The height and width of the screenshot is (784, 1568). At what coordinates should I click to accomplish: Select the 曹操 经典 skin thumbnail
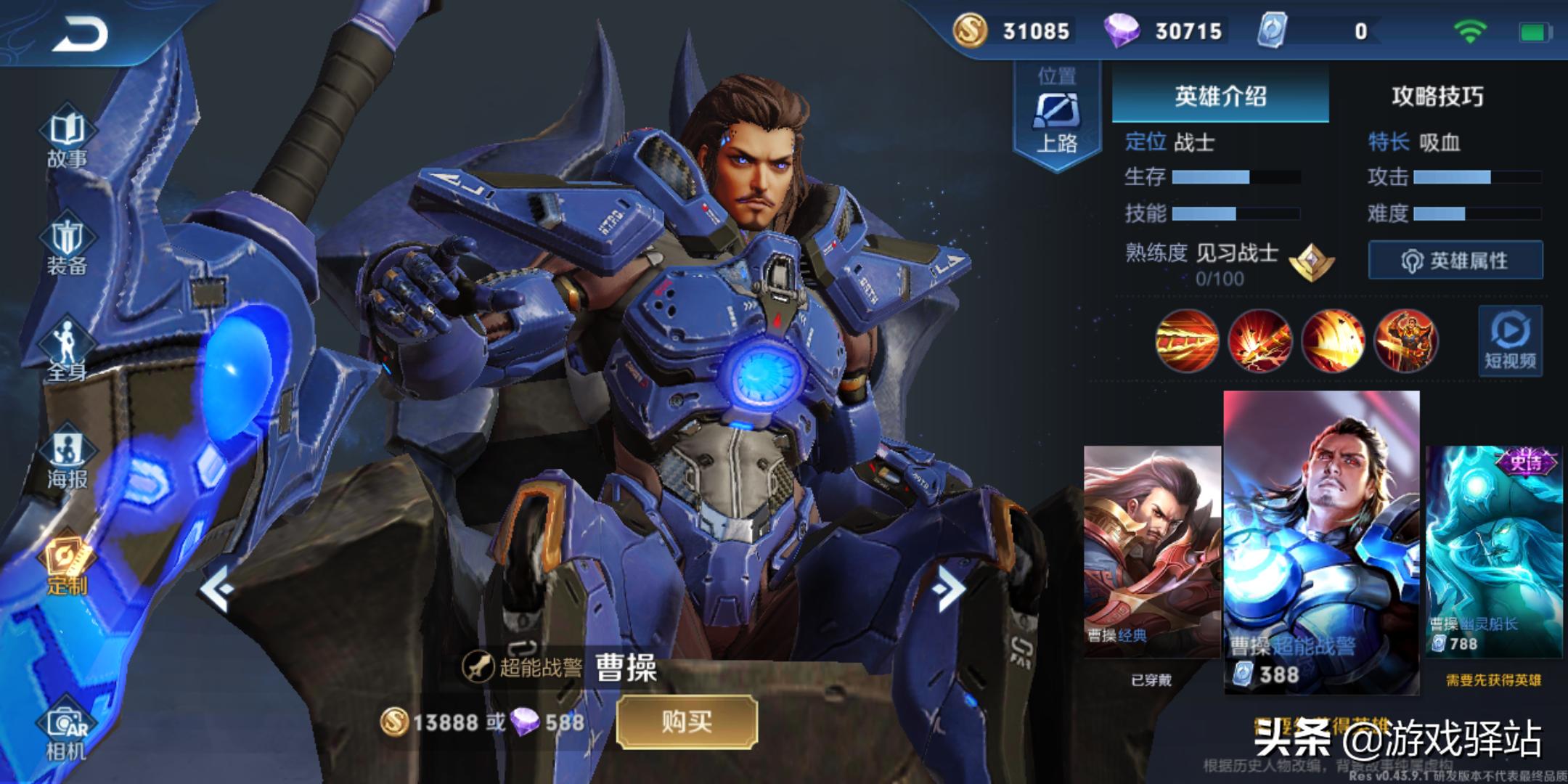click(1151, 552)
